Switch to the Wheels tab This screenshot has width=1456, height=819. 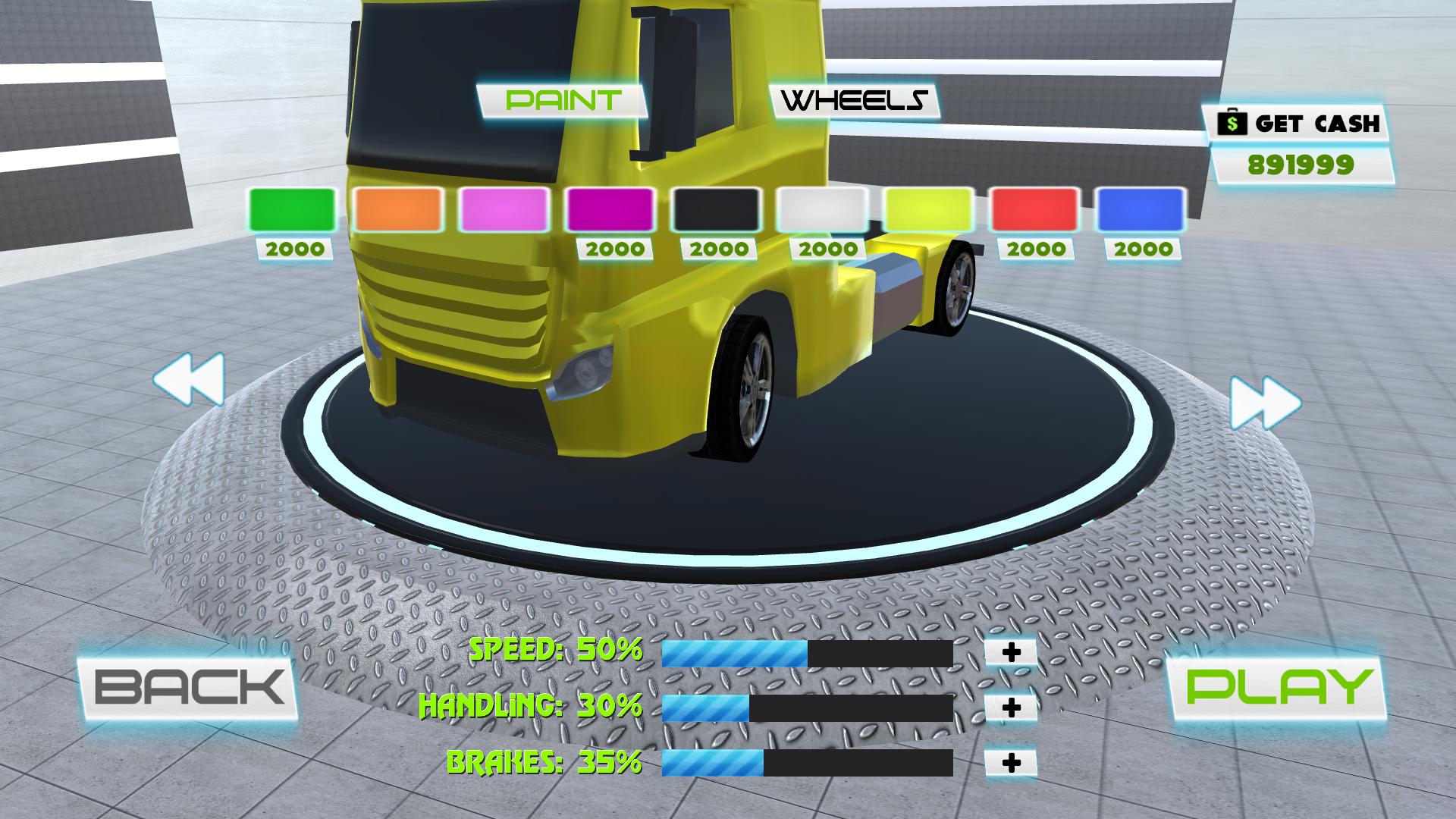[853, 99]
